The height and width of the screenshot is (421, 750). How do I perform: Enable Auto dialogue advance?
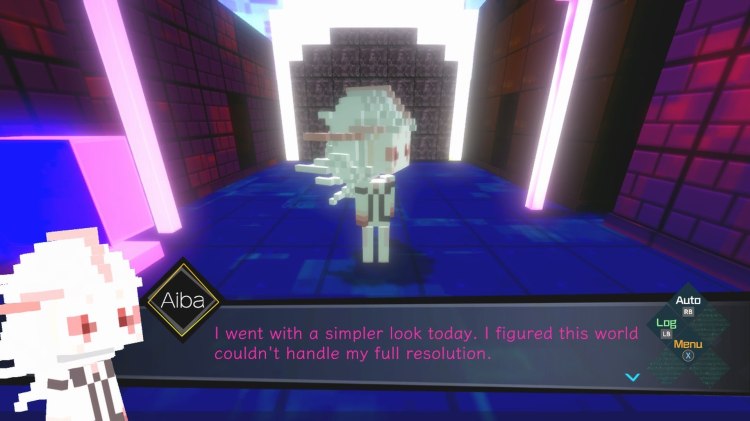click(688, 300)
